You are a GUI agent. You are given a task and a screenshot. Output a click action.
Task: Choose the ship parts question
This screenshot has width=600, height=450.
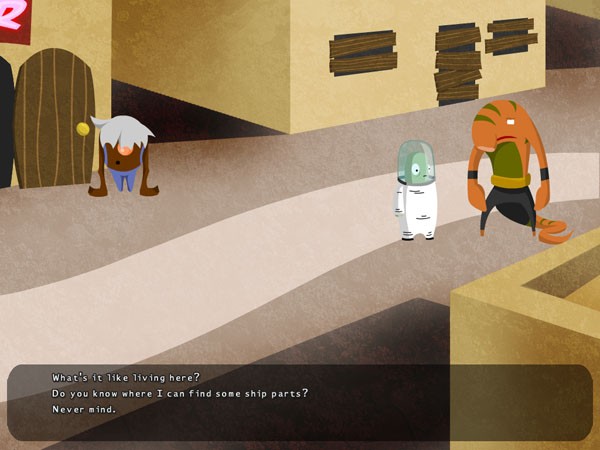click(179, 393)
